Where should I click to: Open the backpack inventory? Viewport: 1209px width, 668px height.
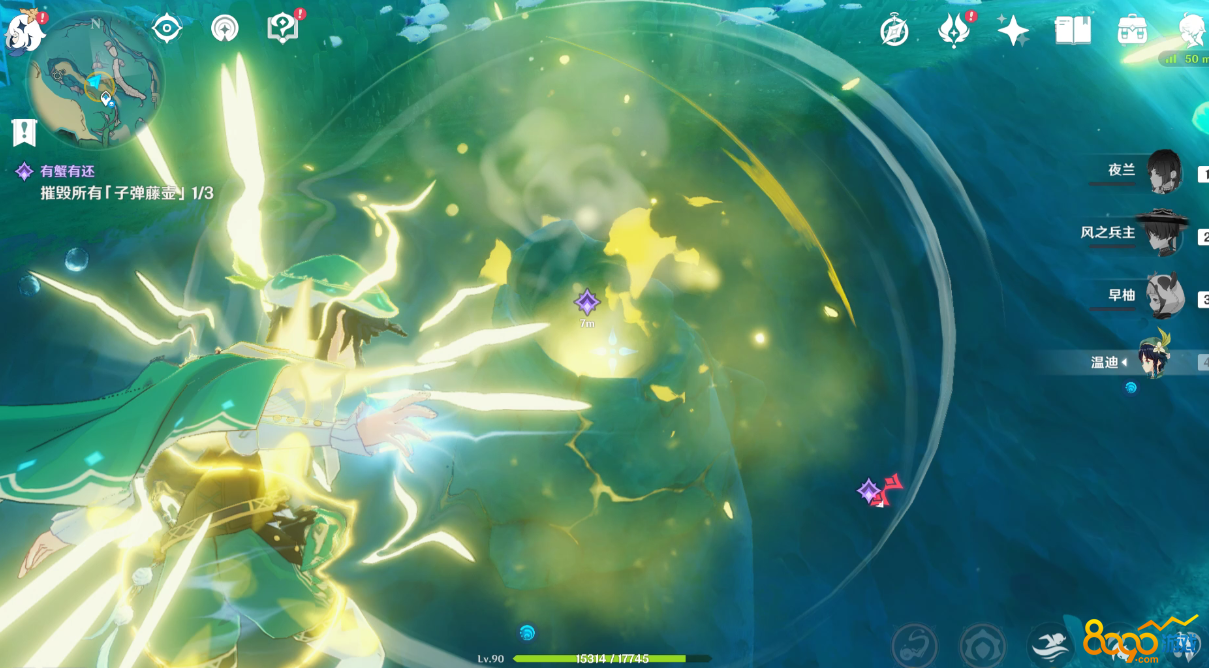pos(1132,31)
